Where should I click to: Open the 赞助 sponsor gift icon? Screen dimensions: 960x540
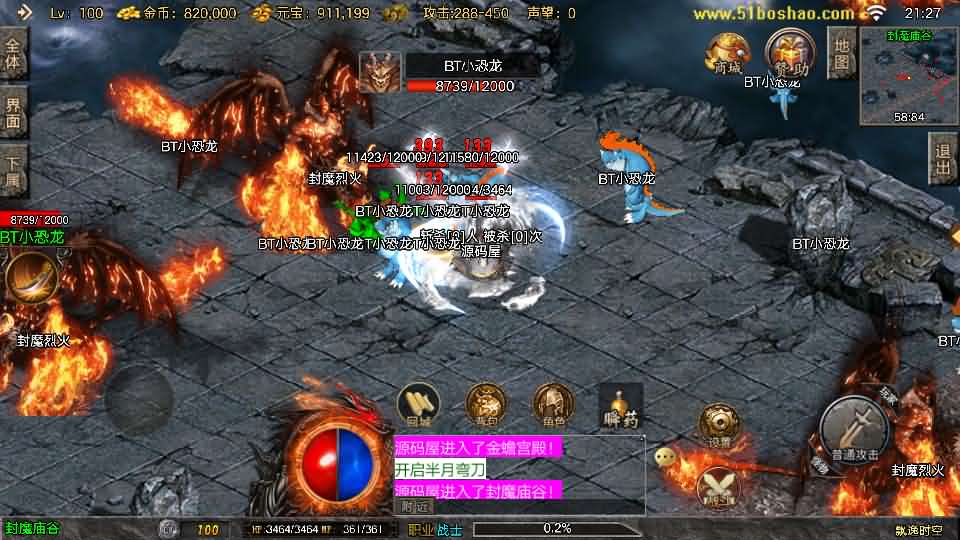pyautogui.click(x=786, y=52)
